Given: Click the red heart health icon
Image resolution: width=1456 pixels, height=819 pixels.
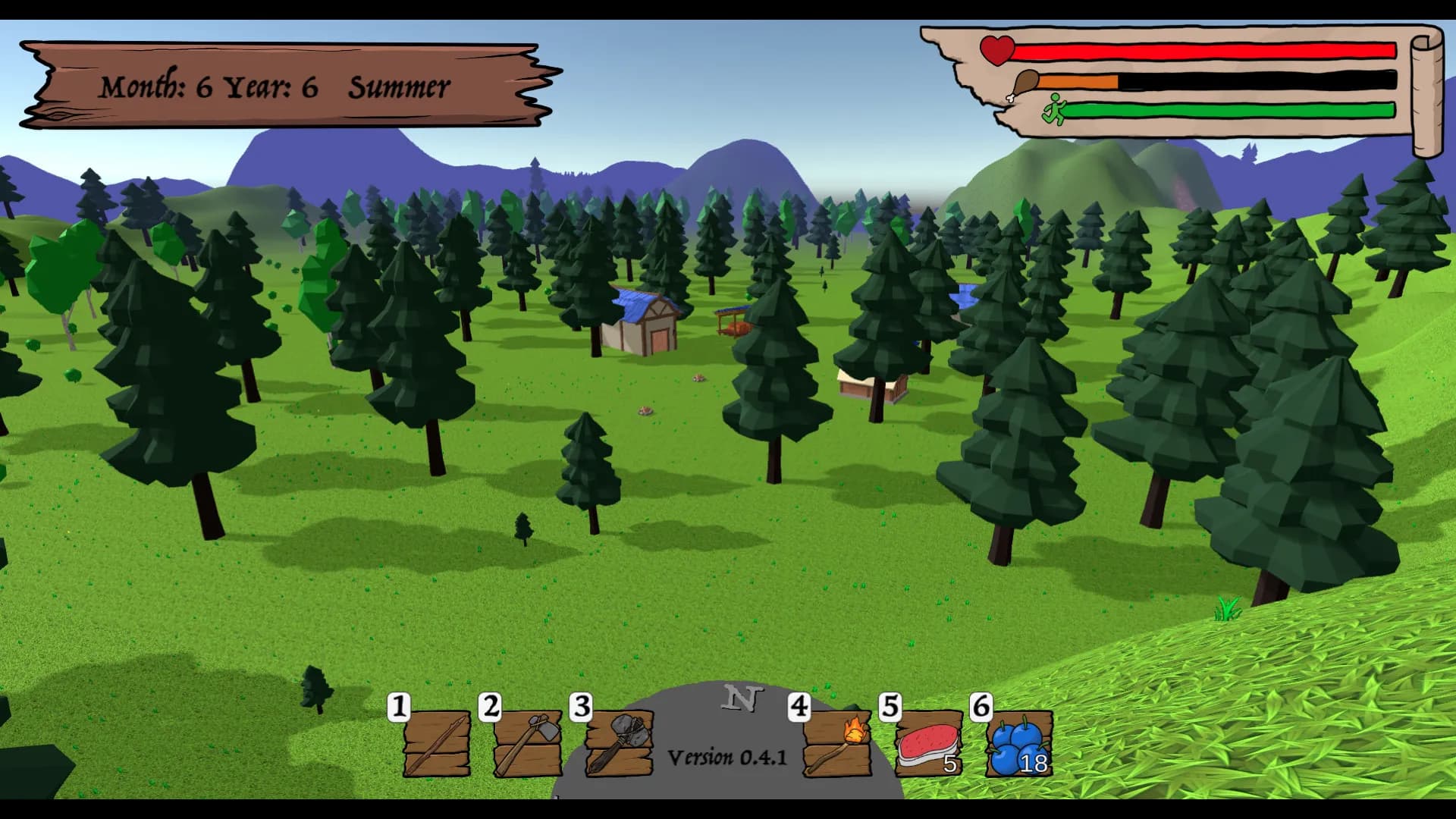Looking at the screenshot, I should (x=996, y=50).
